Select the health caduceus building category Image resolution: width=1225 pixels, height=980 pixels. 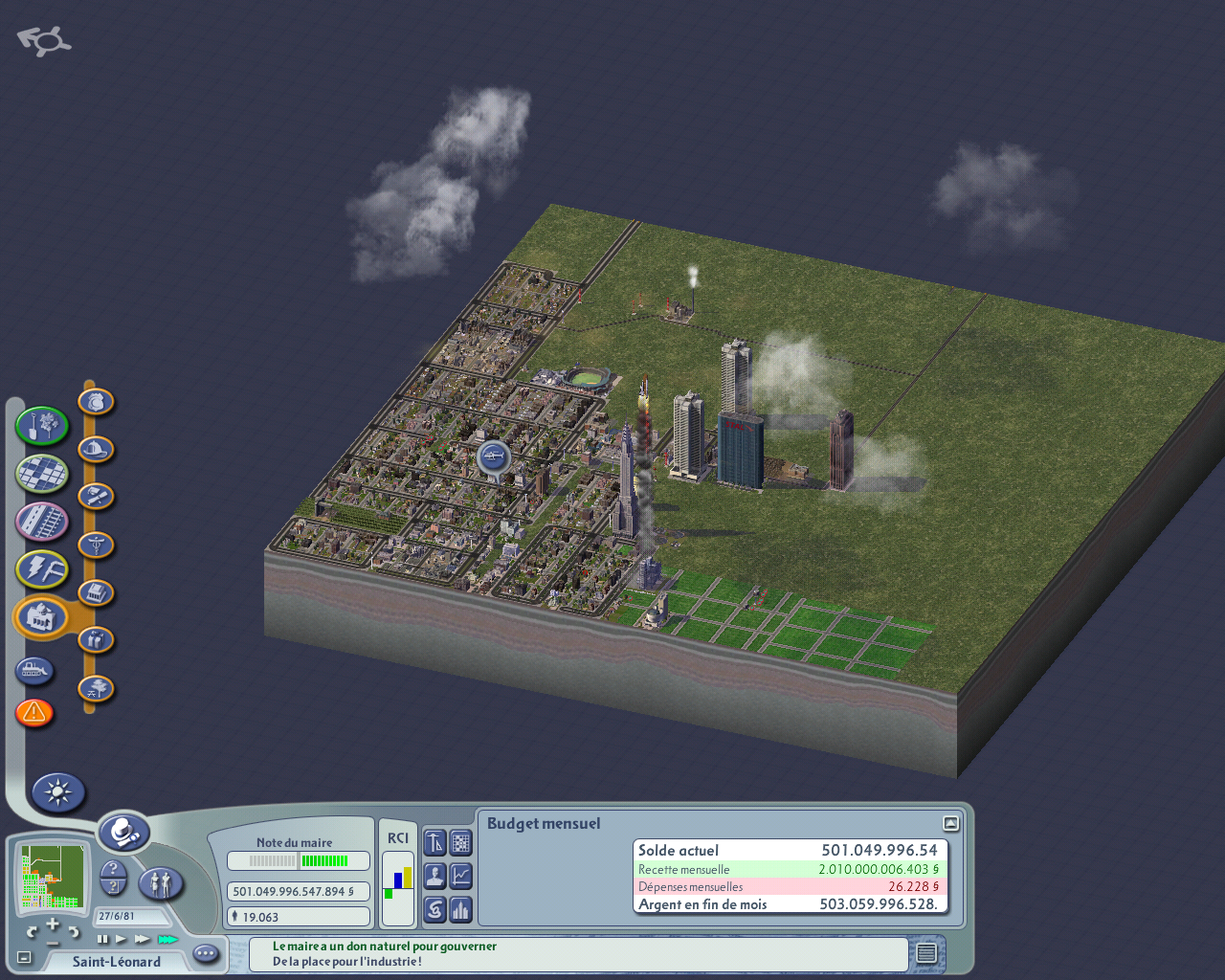[x=96, y=546]
